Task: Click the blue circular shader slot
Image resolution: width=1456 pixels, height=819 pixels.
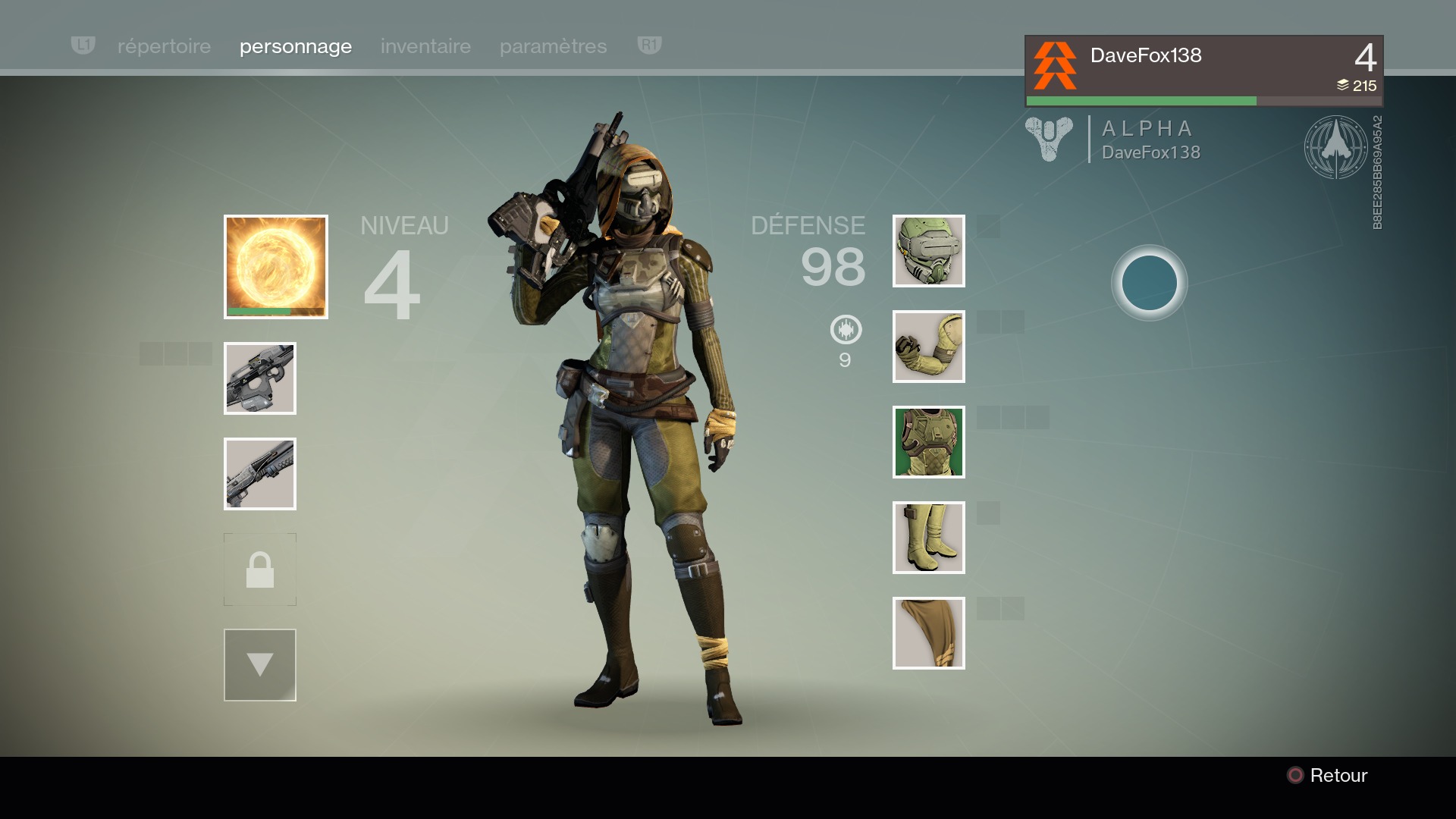Action: coord(1149,283)
